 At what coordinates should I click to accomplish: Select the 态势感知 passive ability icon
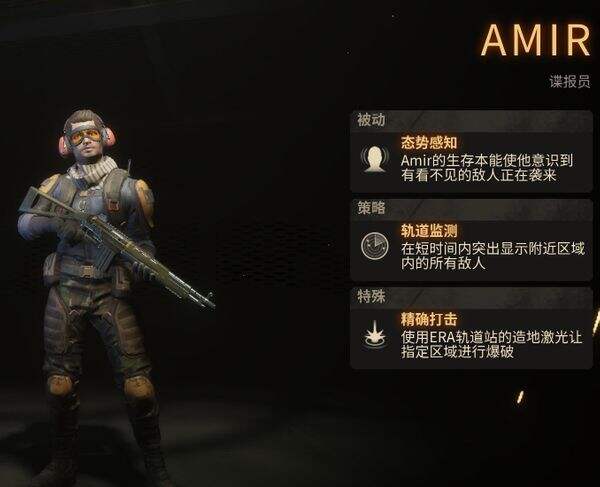pos(375,160)
